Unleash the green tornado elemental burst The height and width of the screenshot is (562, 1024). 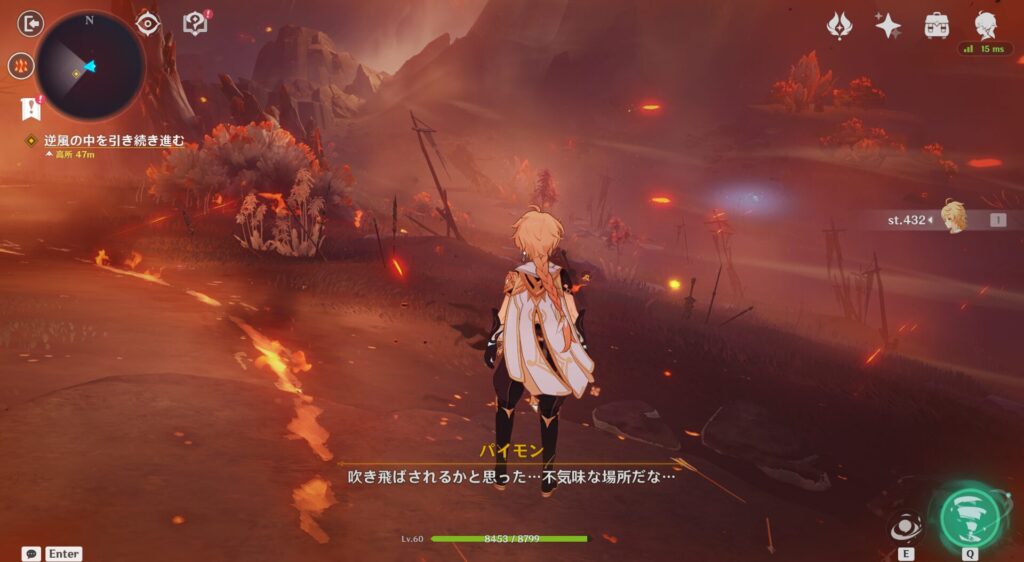click(970, 515)
